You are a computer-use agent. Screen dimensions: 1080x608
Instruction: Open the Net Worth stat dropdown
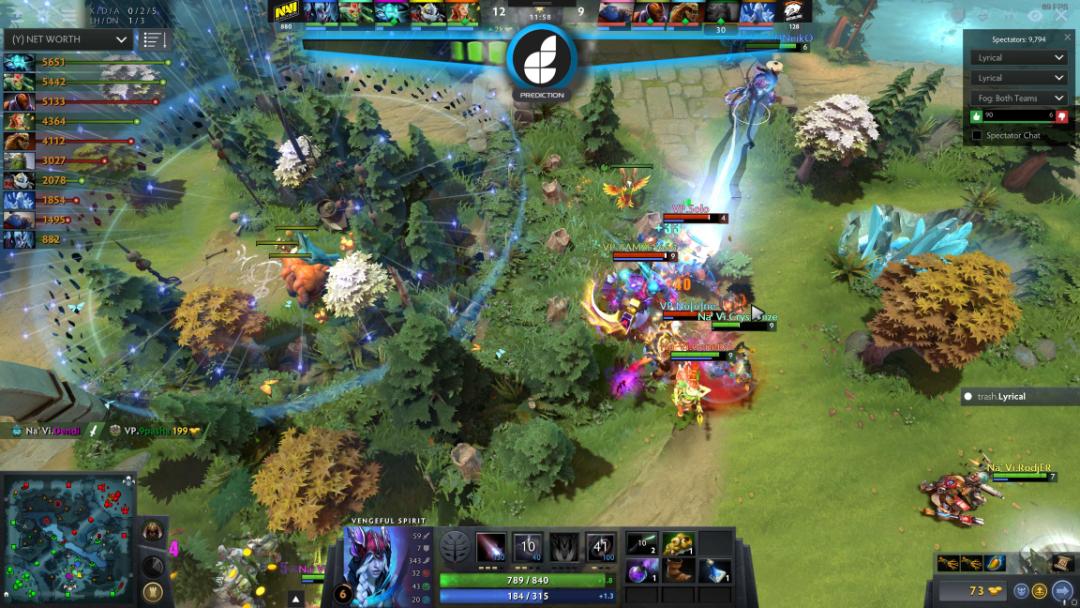pyautogui.click(x=68, y=39)
